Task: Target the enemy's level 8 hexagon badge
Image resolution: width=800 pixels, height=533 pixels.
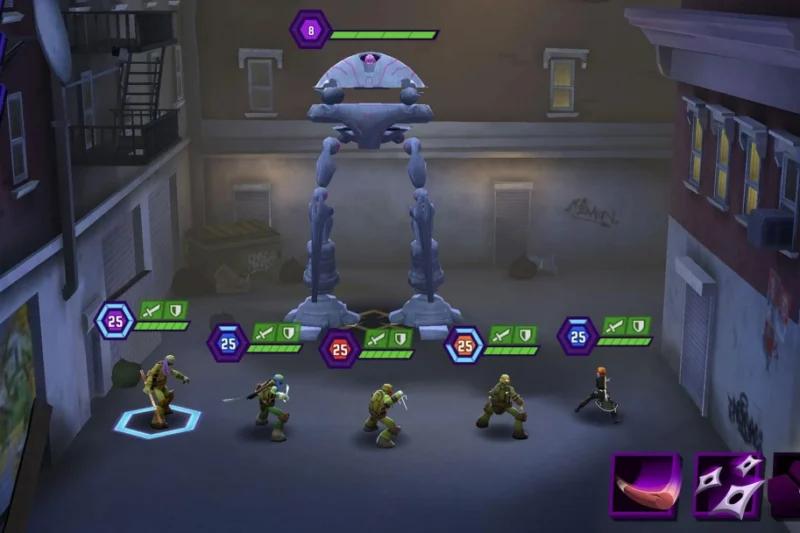Action: [311, 29]
